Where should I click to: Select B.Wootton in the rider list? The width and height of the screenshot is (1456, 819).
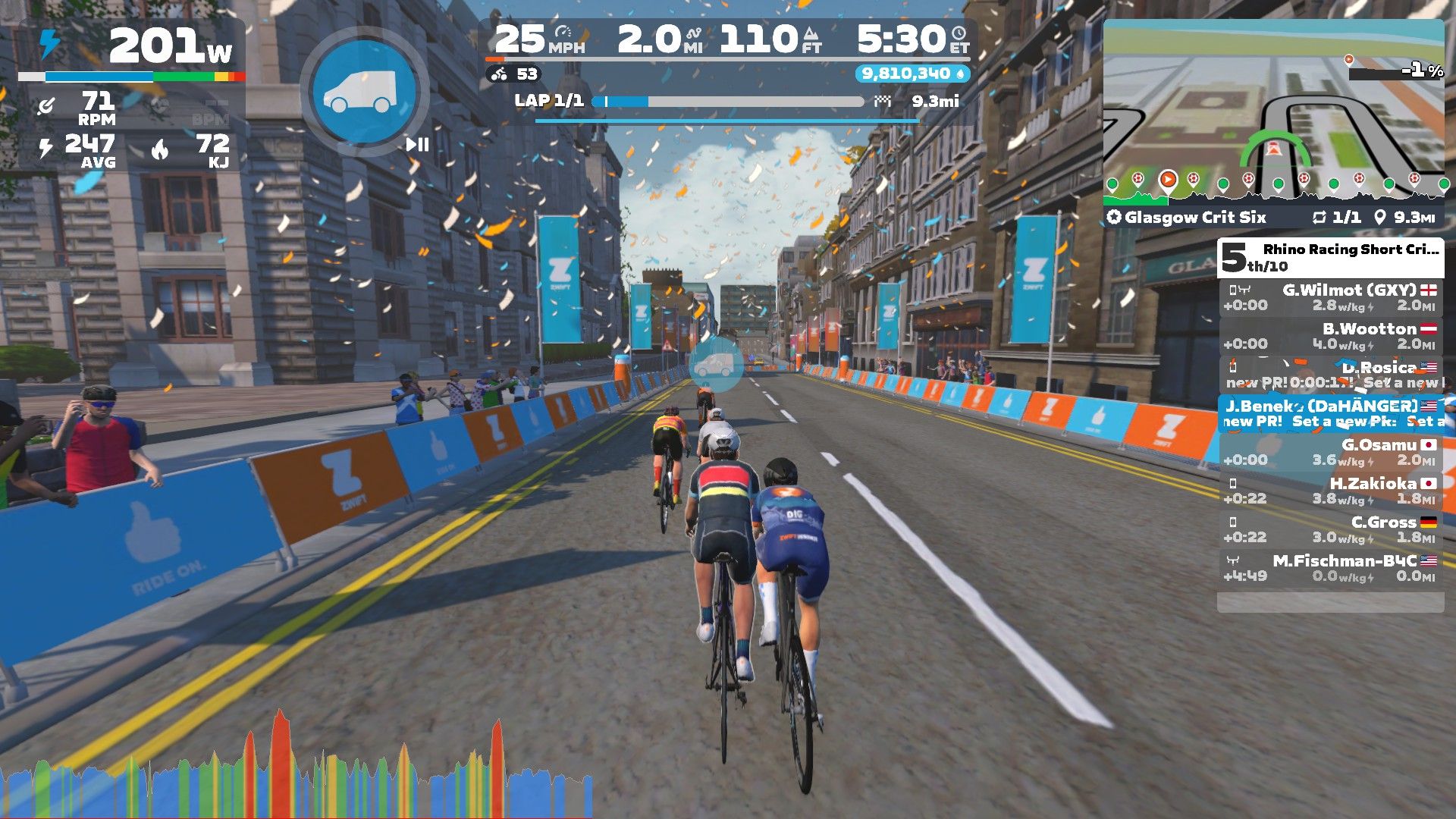(x=1330, y=336)
